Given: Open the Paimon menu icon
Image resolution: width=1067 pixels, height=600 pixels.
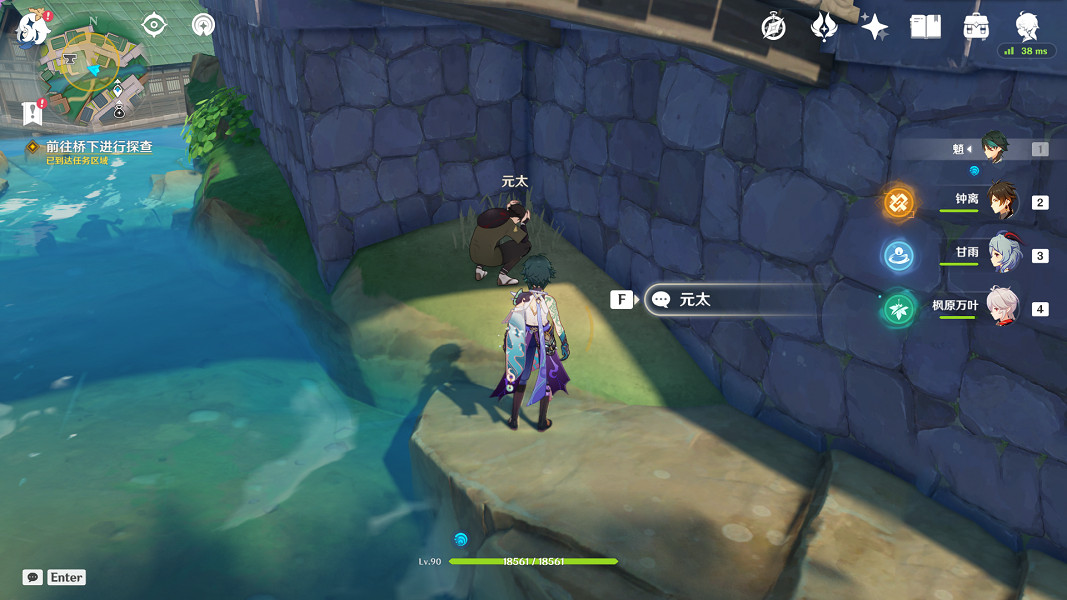Looking at the screenshot, I should pyautogui.click(x=33, y=27).
